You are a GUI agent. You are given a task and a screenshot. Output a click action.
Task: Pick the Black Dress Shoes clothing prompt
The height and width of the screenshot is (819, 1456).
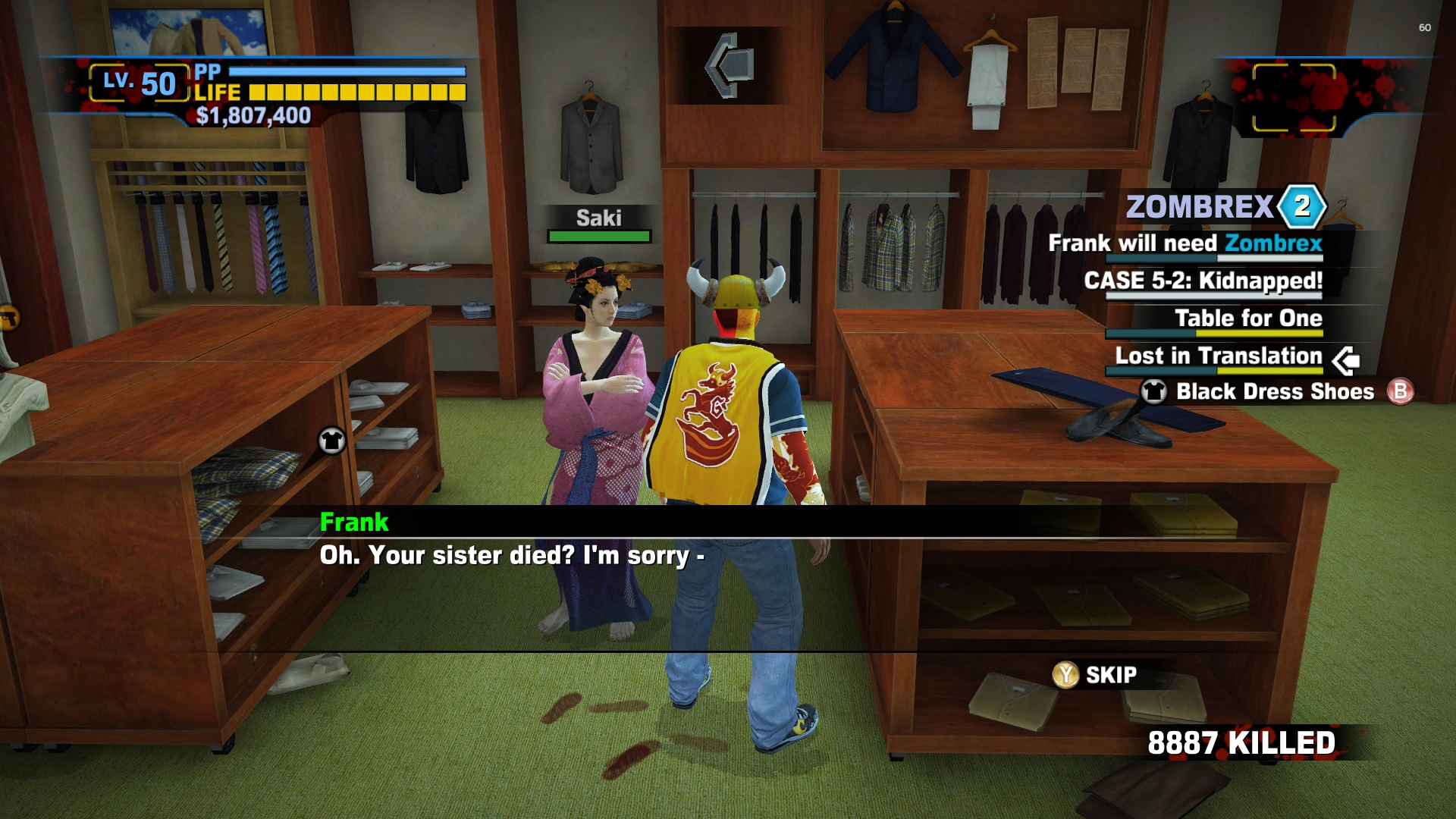click(x=1275, y=391)
